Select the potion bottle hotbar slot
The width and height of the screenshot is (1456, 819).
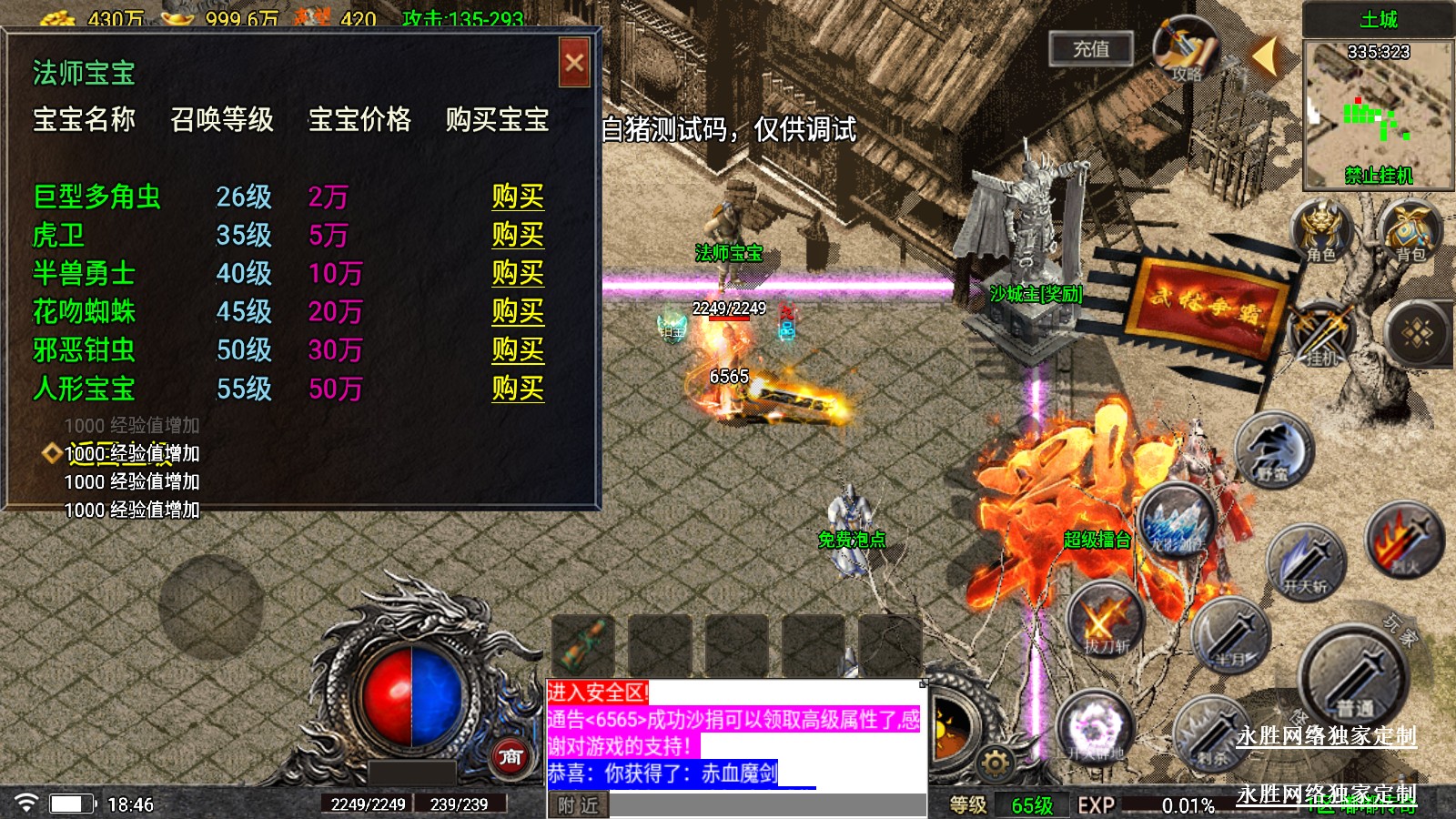583,645
